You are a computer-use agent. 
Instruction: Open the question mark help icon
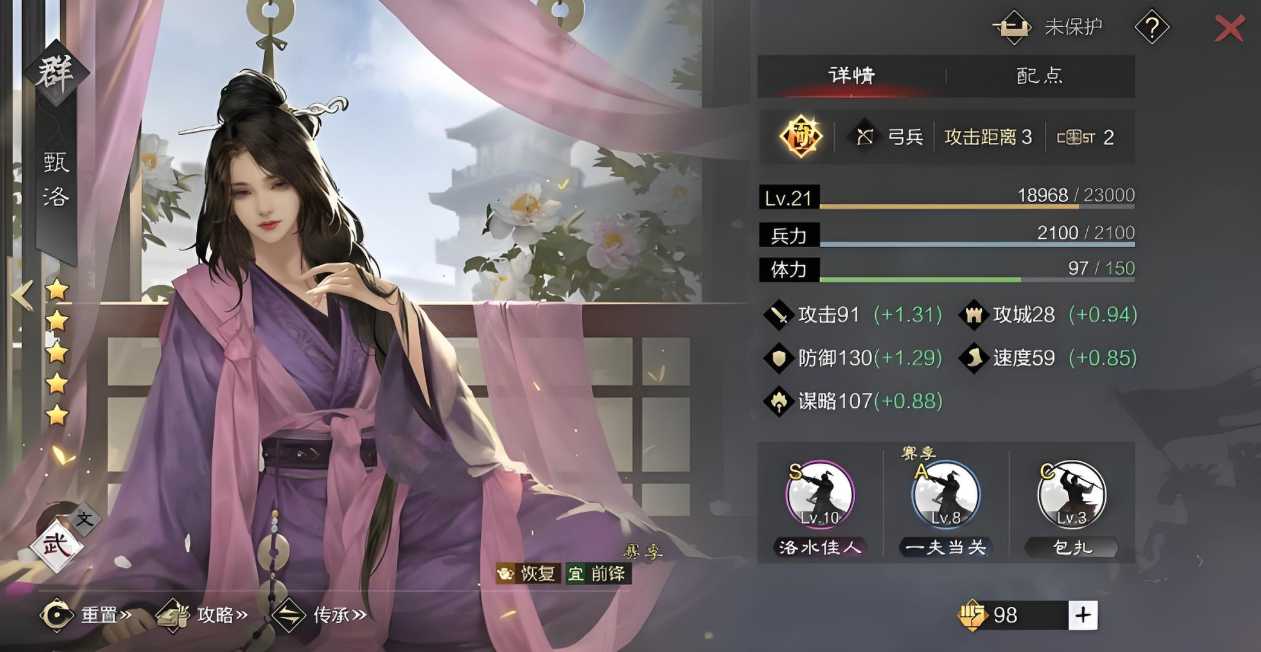point(1152,28)
